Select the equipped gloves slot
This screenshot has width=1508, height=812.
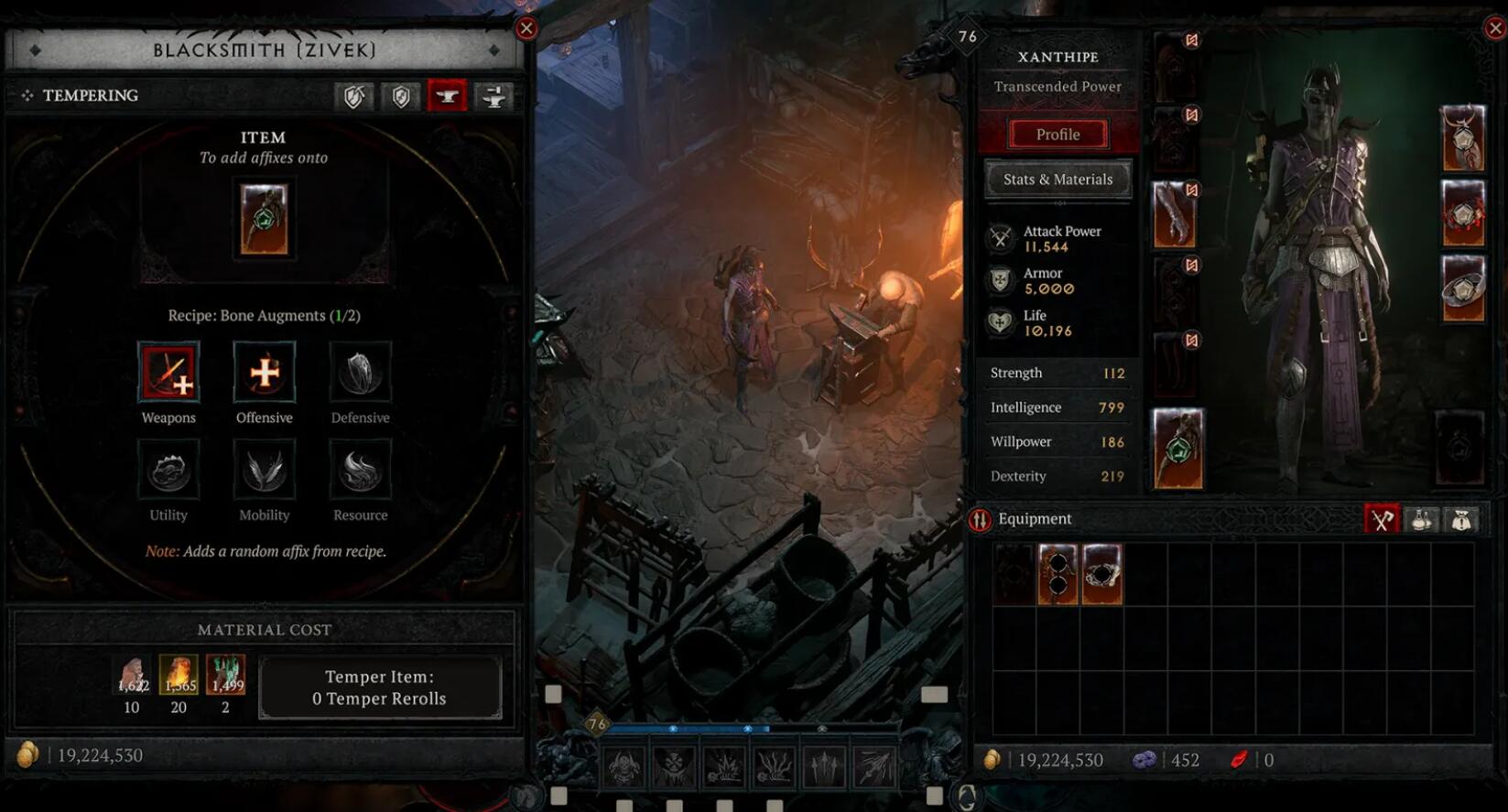(x=1175, y=215)
